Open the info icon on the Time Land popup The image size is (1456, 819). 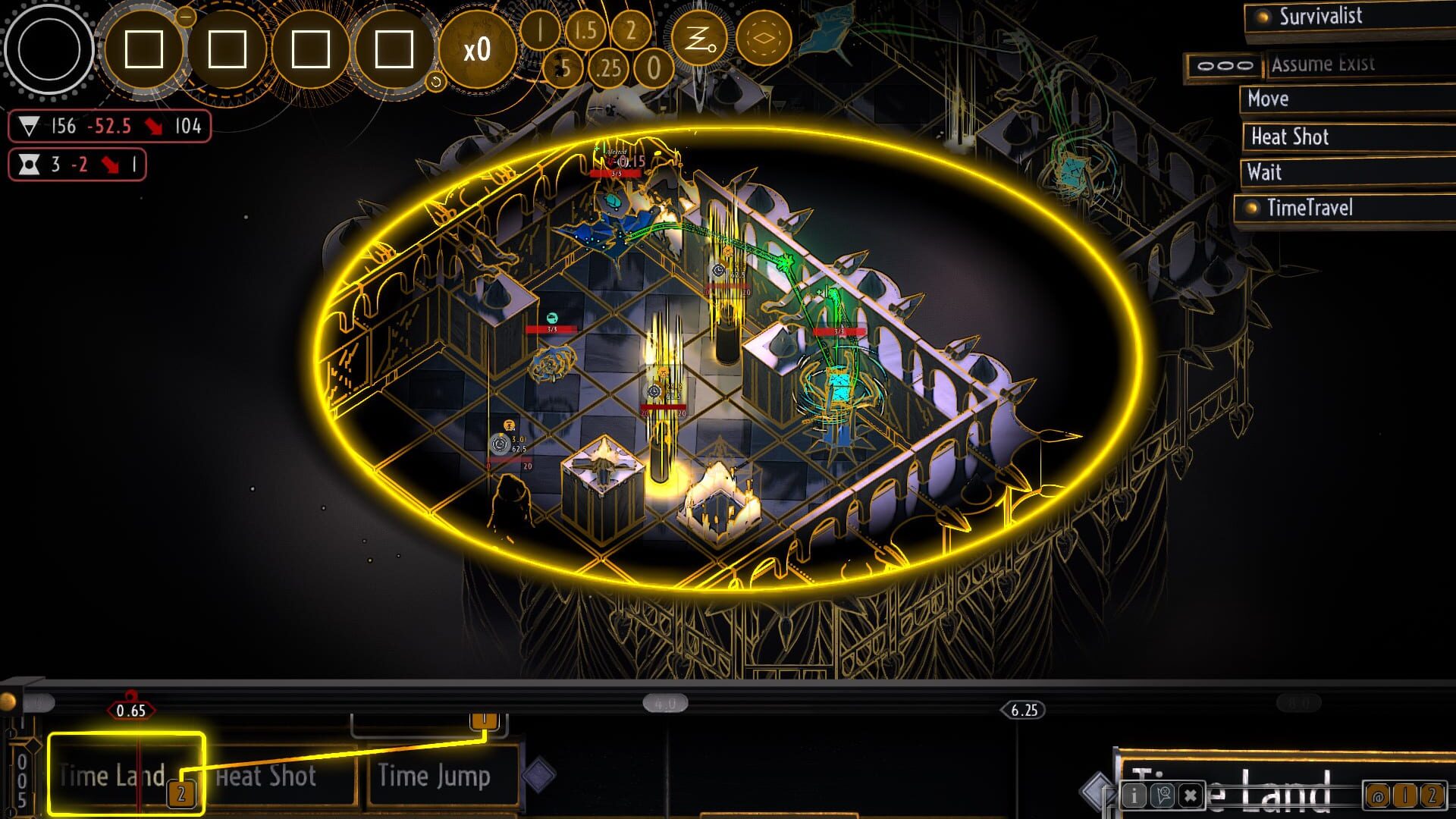[x=1134, y=796]
